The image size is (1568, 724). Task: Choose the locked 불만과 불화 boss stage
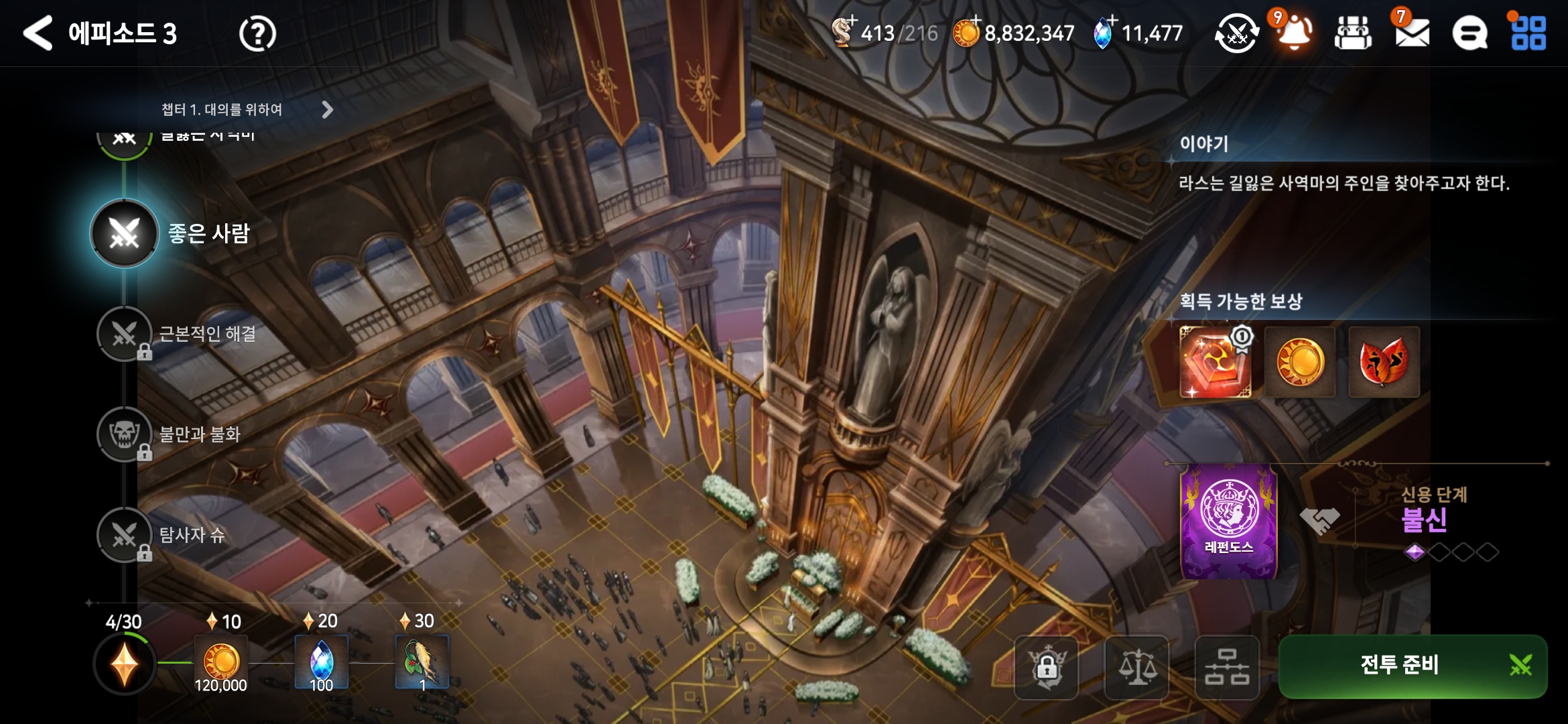tap(125, 434)
